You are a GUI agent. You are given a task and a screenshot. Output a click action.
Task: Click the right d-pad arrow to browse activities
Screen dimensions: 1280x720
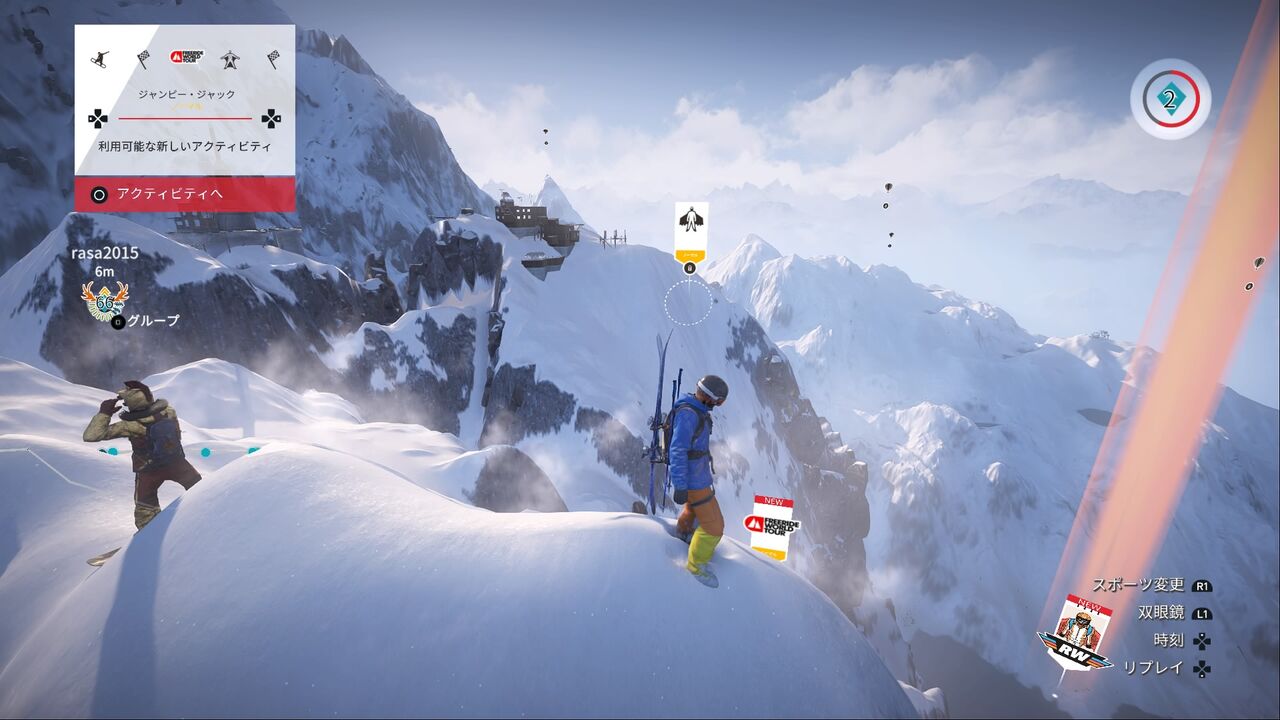click(270, 119)
